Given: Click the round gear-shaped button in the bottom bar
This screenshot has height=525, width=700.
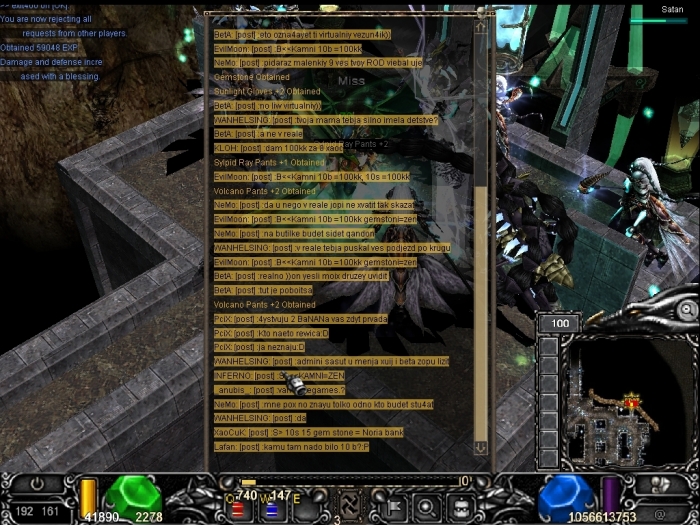Looking at the screenshot, I should pyautogui.click(x=425, y=504).
